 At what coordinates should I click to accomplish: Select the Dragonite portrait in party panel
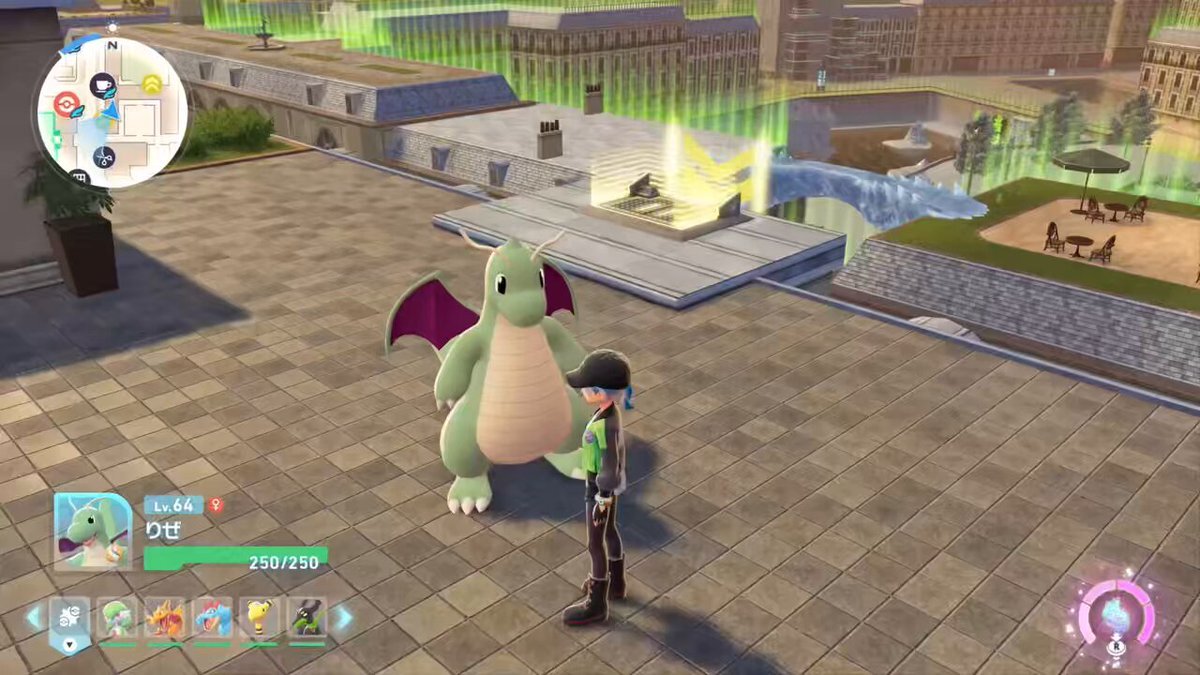[92, 532]
